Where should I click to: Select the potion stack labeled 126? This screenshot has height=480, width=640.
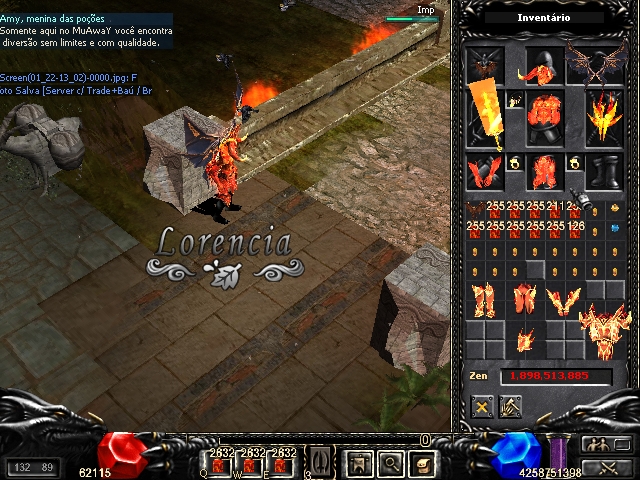pyautogui.click(x=574, y=229)
